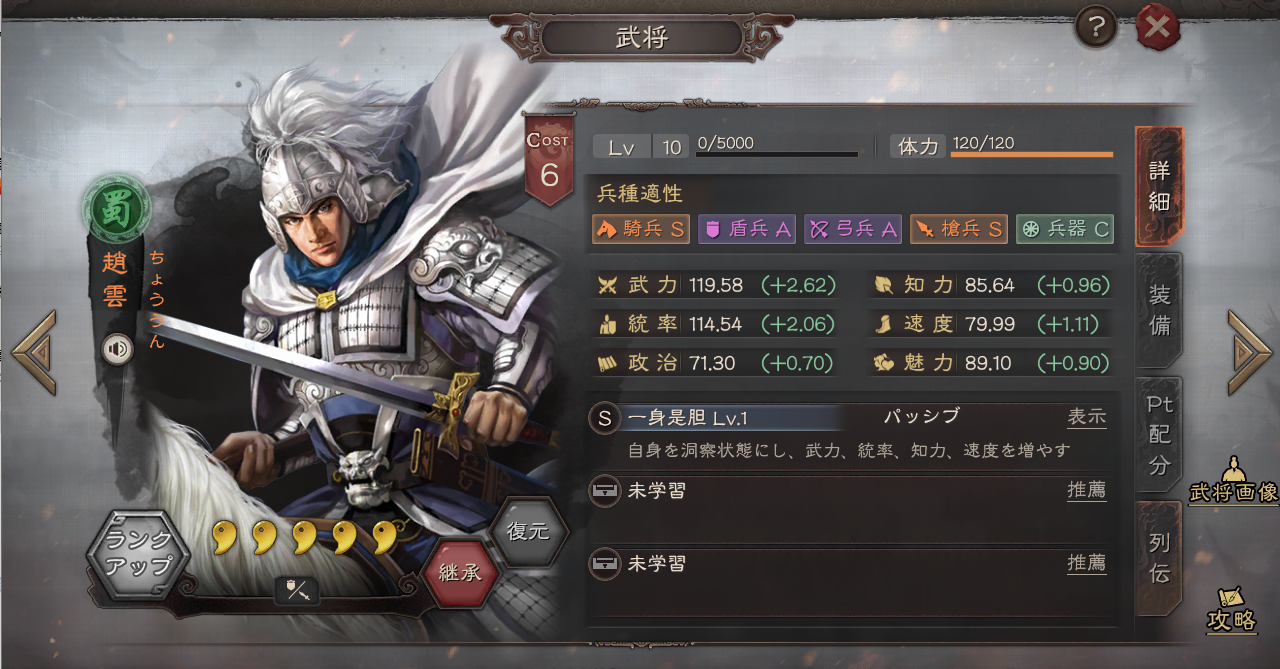Select the red 継承 inherit button
Image resolution: width=1280 pixels, height=669 pixels.
tap(460, 573)
